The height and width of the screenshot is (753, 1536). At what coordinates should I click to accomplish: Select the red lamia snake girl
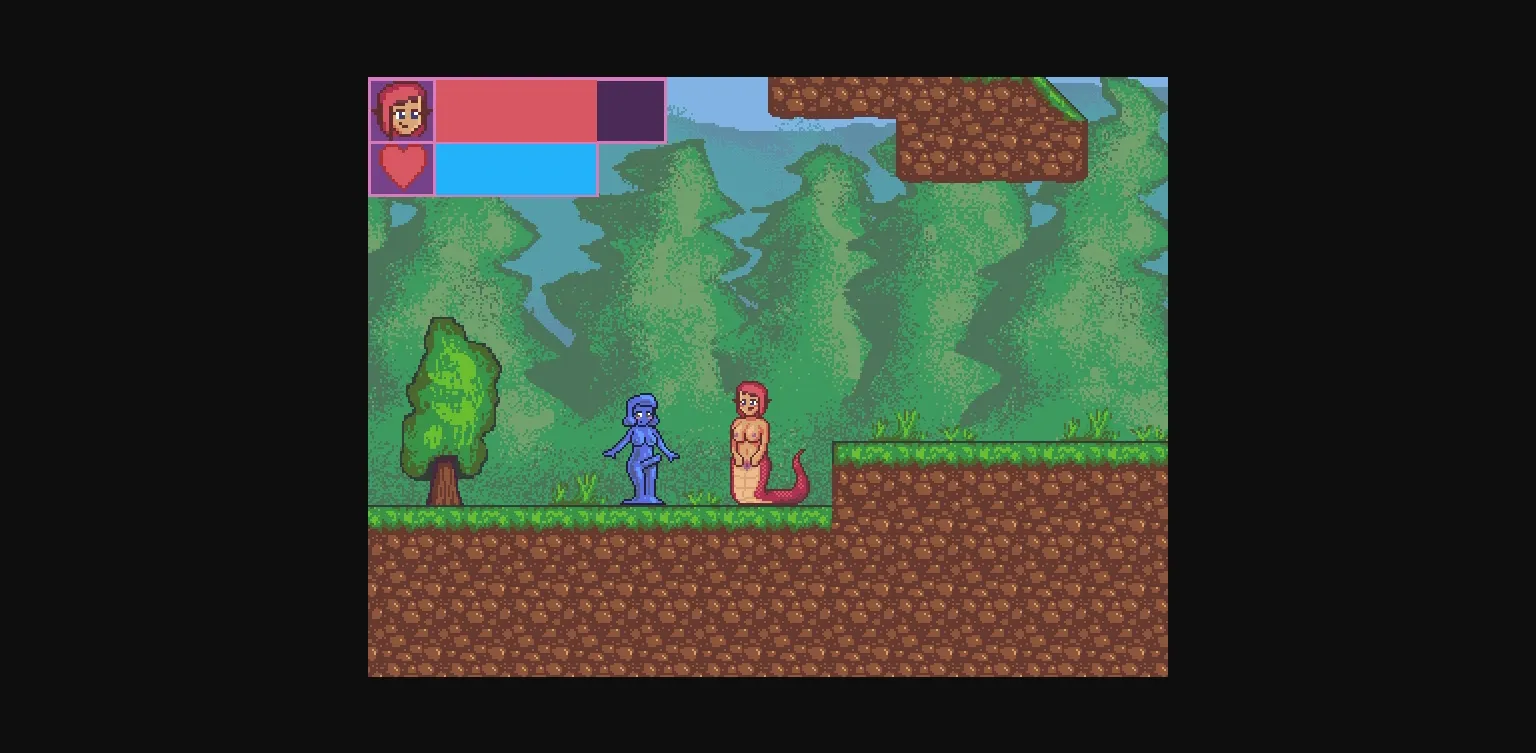(752, 440)
